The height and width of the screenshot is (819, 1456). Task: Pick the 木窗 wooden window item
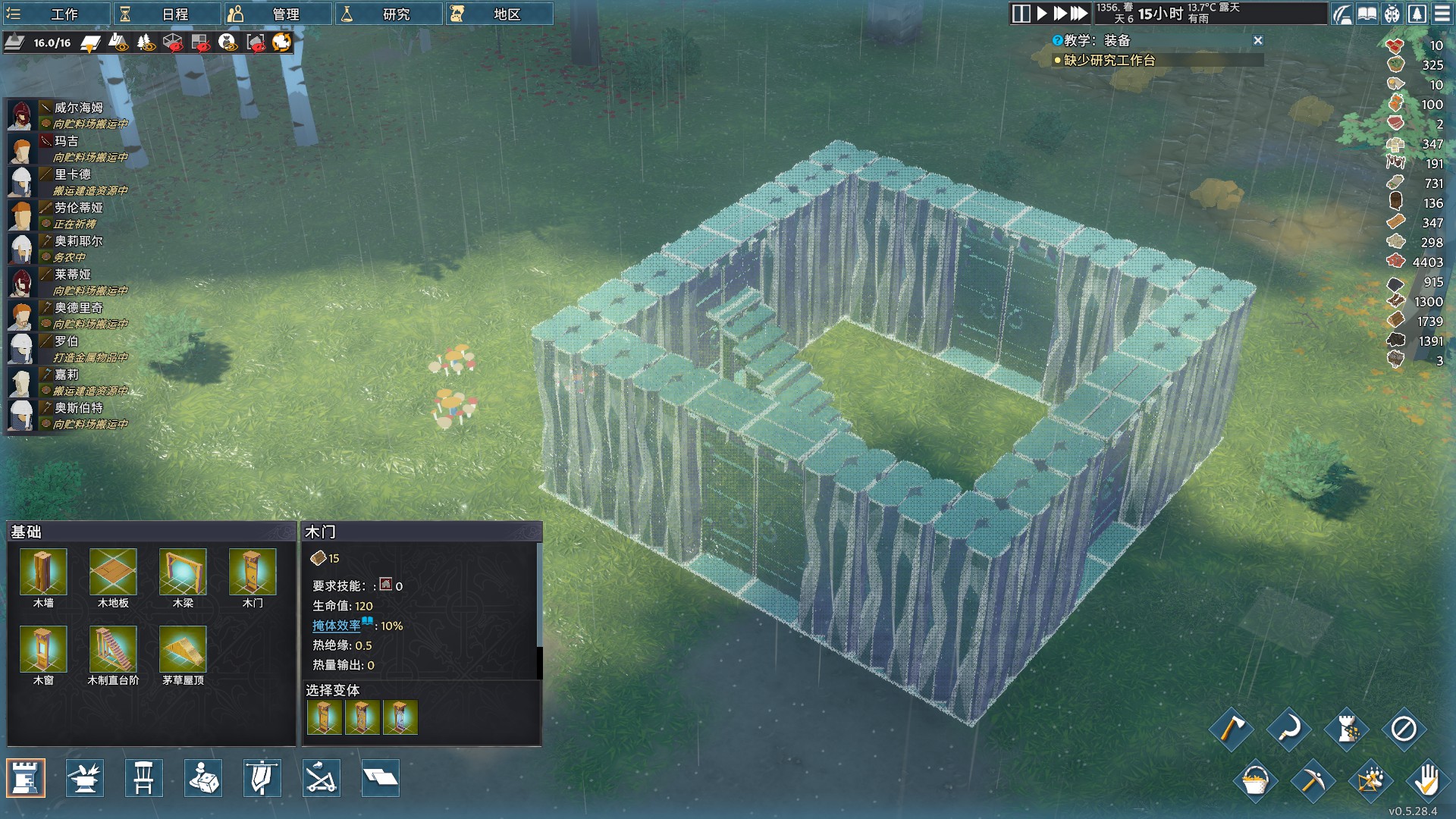pyautogui.click(x=43, y=650)
